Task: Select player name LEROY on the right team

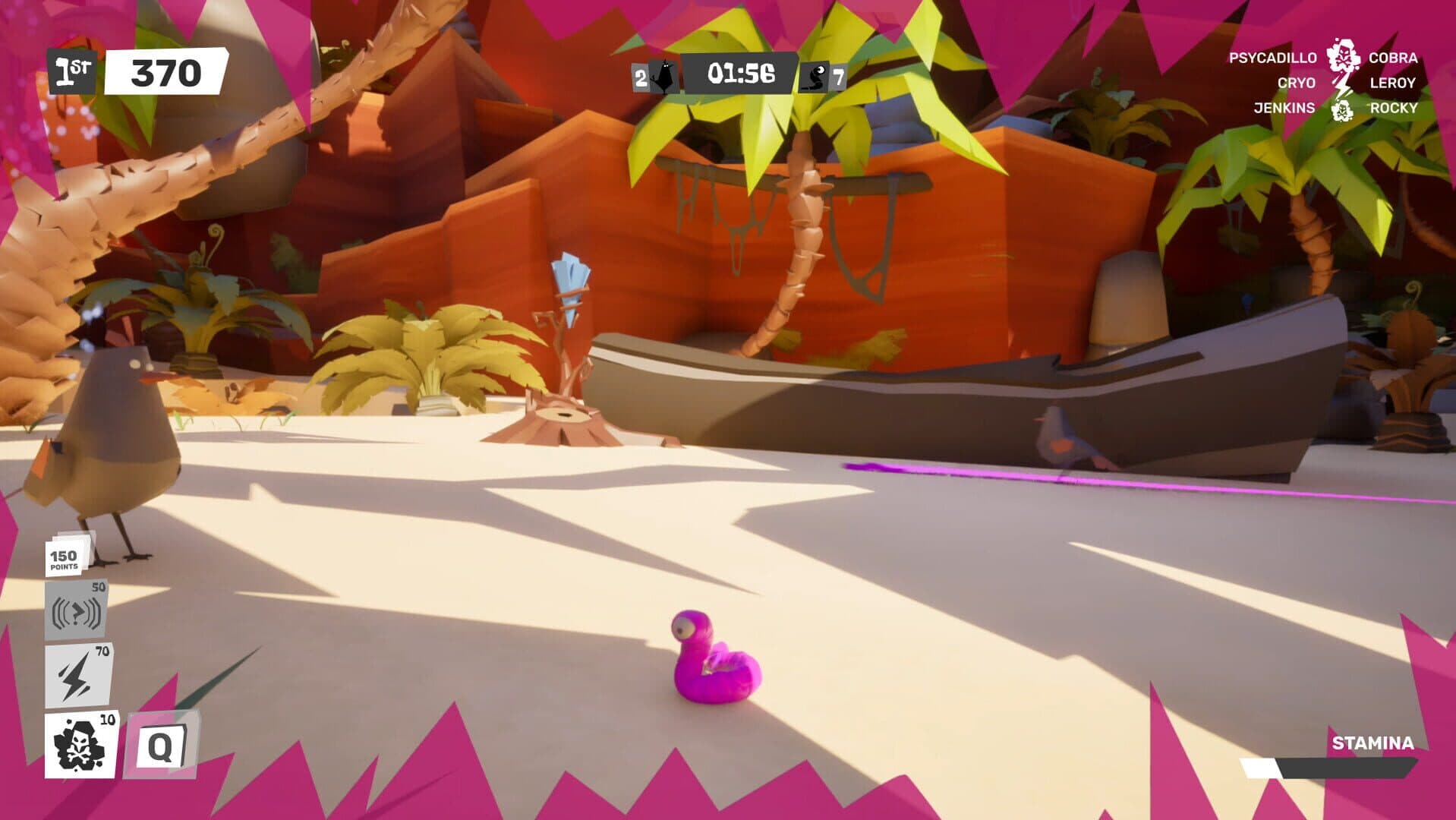Action: point(1391,84)
